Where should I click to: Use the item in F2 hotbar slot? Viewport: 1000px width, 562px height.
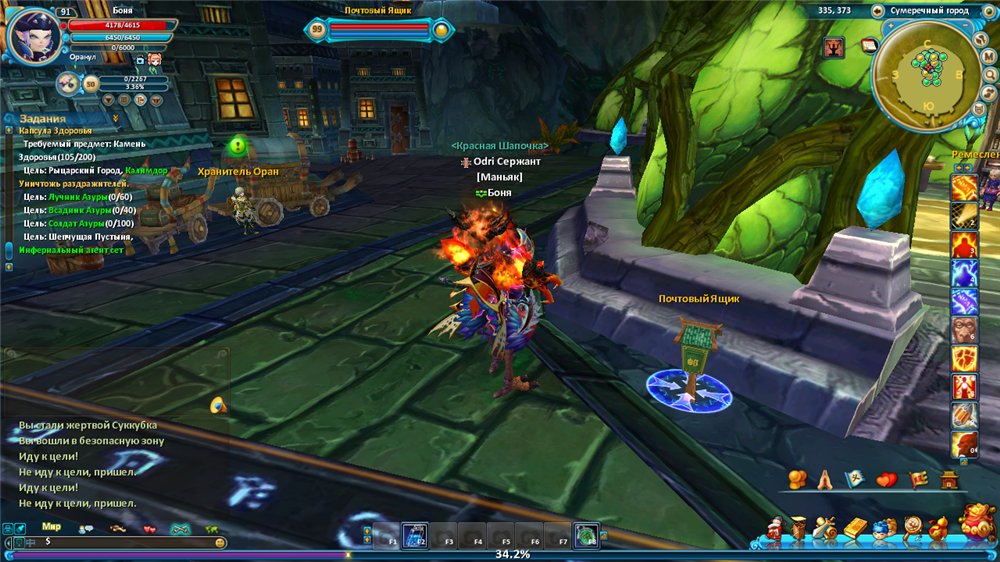coord(416,535)
